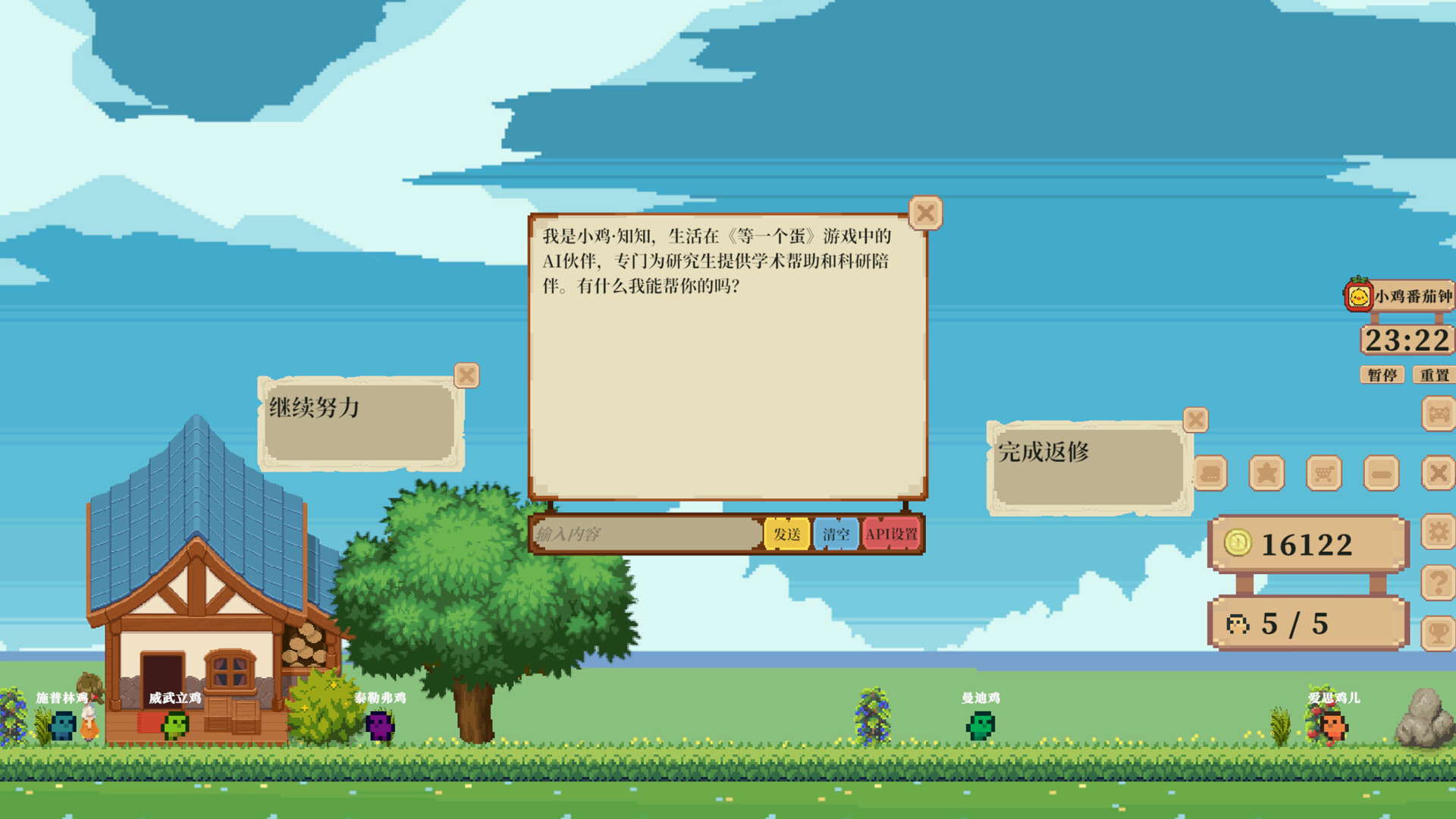Click the coin icon next to 16122
This screenshot has height=819, width=1456.
click(x=1240, y=542)
